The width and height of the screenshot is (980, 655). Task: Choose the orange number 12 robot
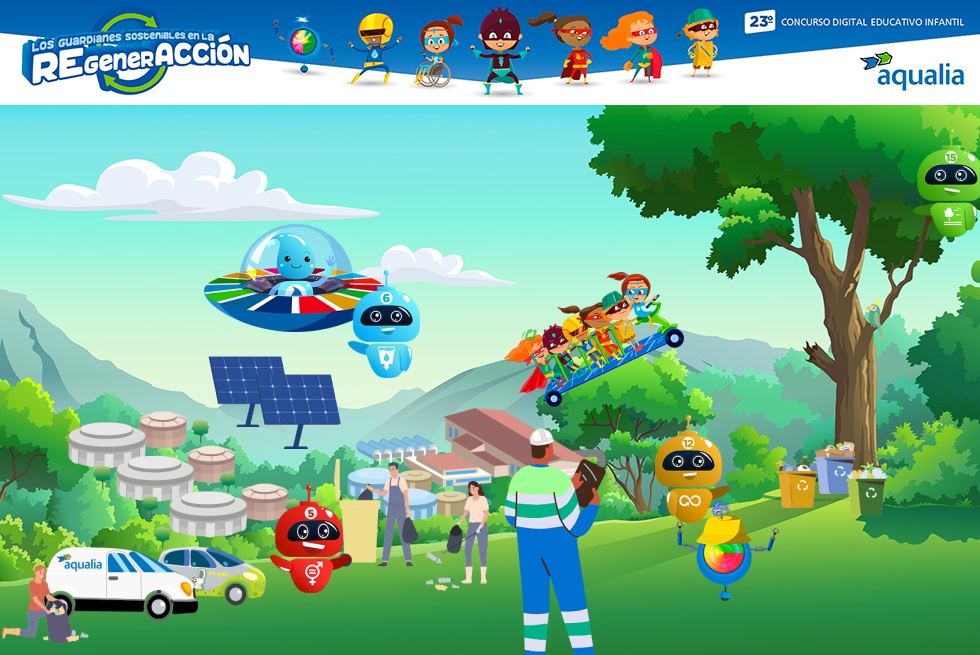point(688,473)
